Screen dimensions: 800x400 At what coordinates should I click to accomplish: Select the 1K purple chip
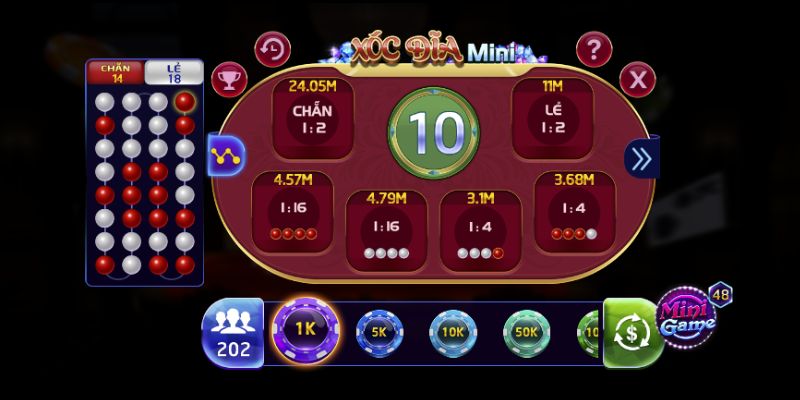[x=305, y=329]
